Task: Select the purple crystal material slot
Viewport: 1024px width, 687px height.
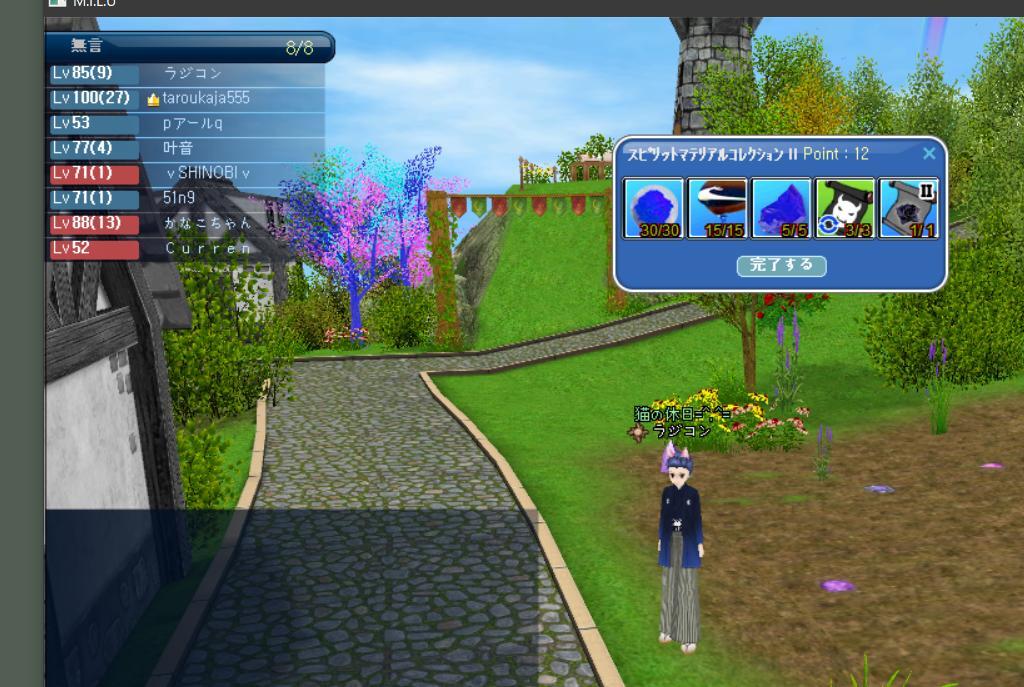Action: point(781,208)
